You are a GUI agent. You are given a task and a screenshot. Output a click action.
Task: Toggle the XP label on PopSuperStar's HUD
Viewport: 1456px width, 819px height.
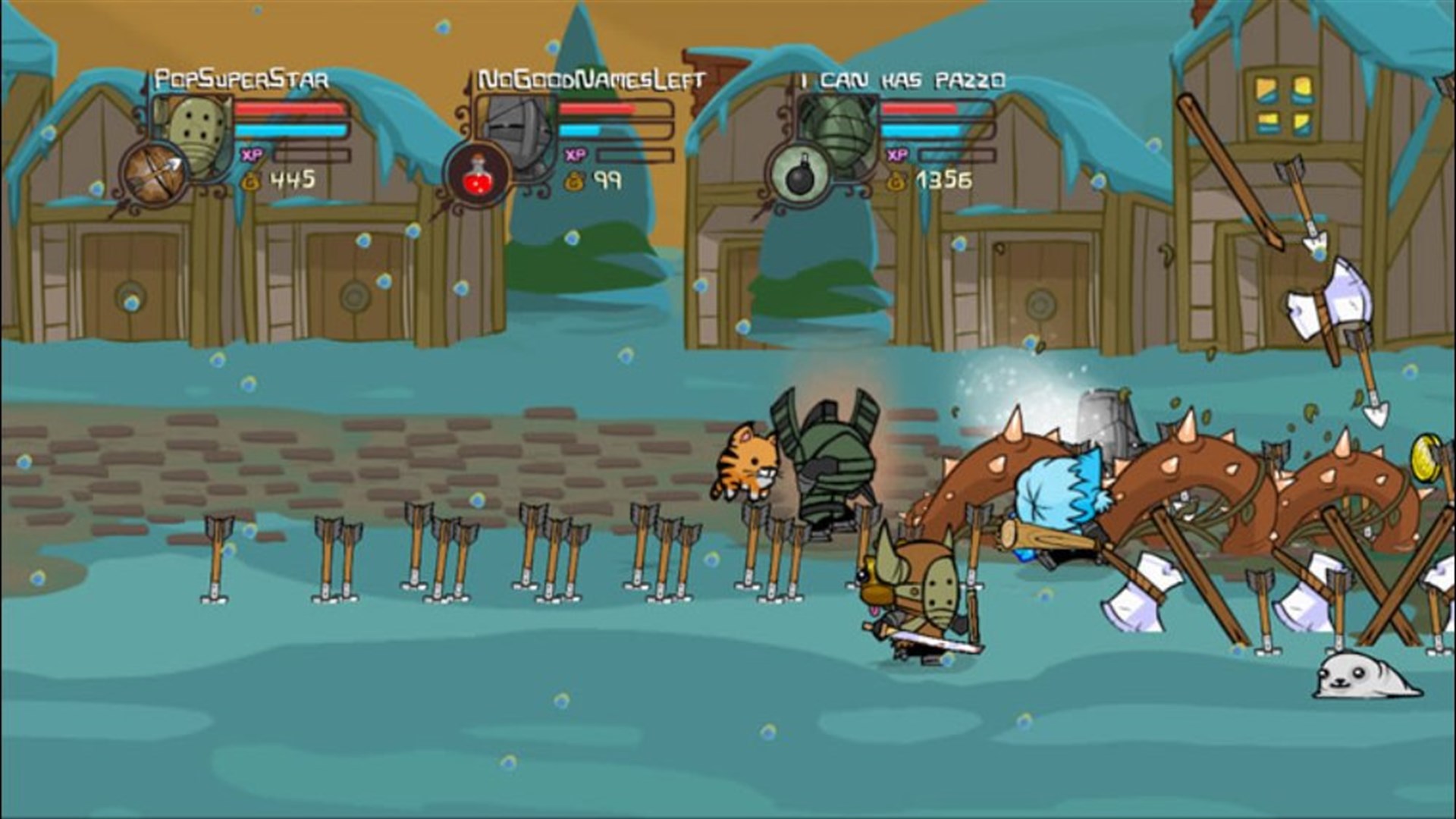click(x=253, y=154)
